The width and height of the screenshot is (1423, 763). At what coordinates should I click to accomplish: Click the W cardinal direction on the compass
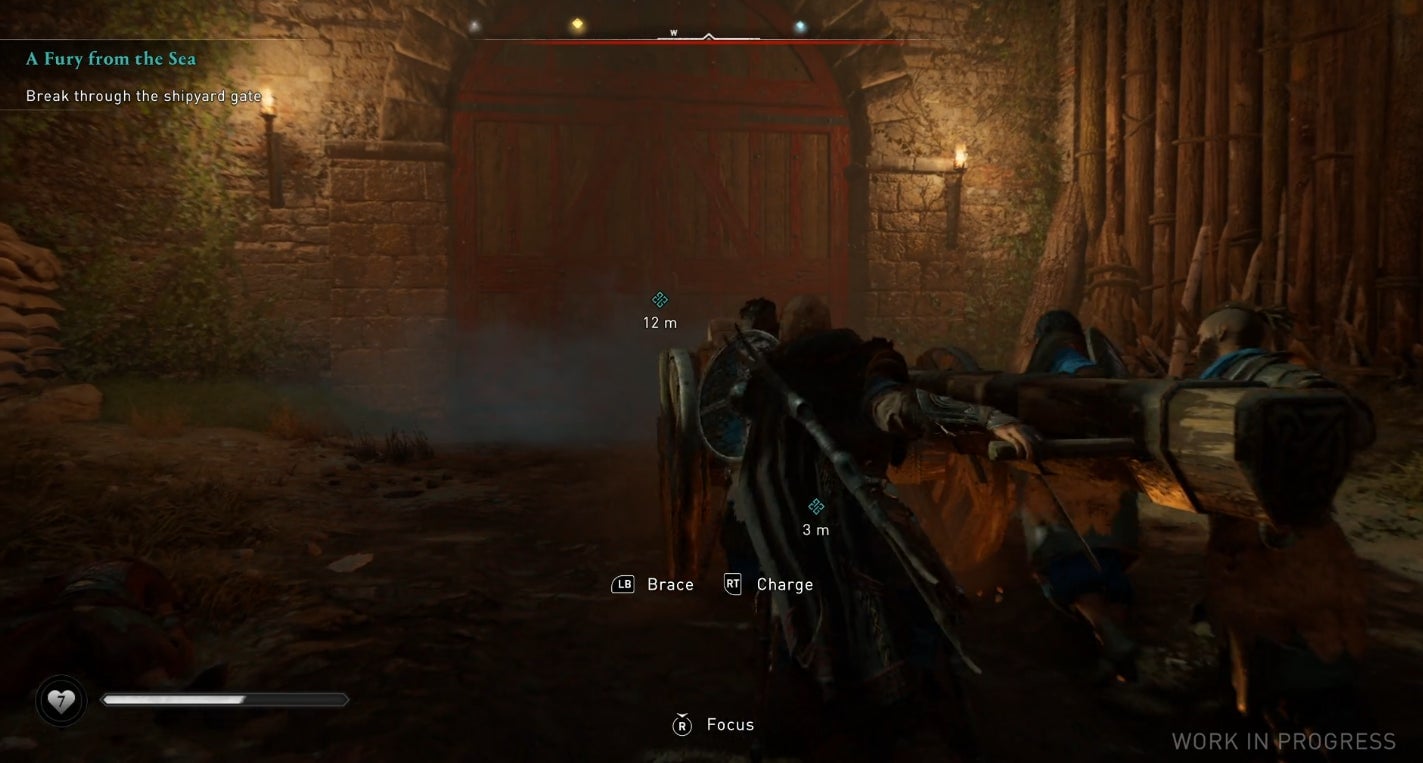673,31
